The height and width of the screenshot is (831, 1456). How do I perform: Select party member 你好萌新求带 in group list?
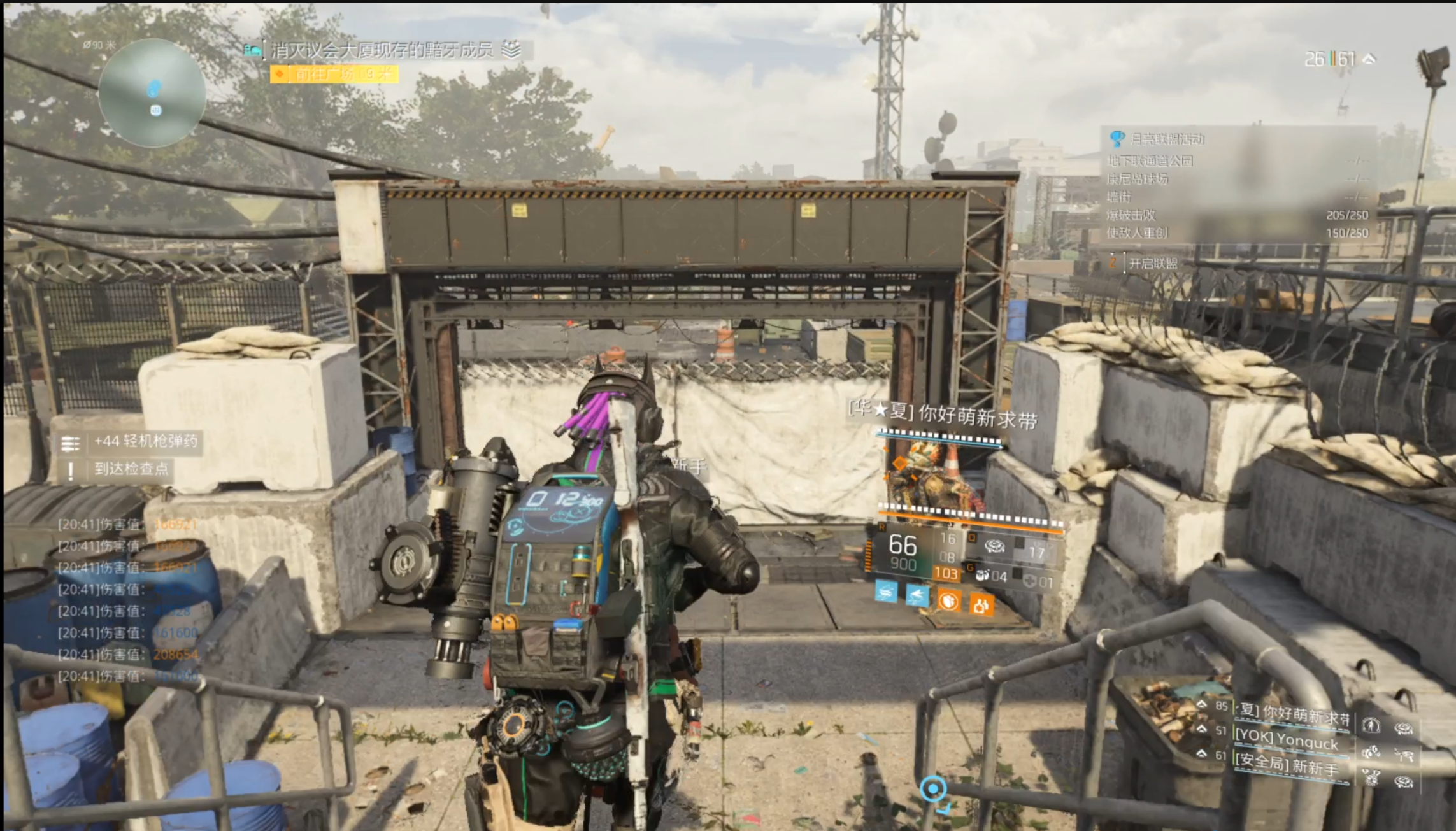pyautogui.click(x=1293, y=713)
